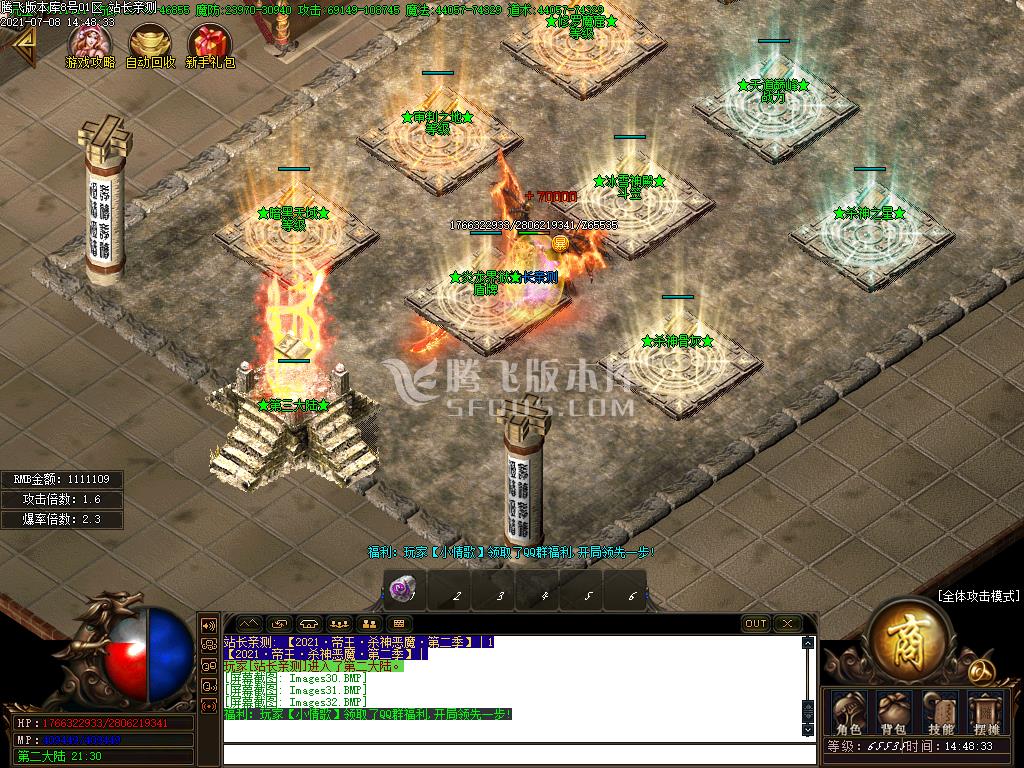The height and width of the screenshot is (768, 1024).
Task: Toggle the speaker sound button beside chat
Action: 210,624
